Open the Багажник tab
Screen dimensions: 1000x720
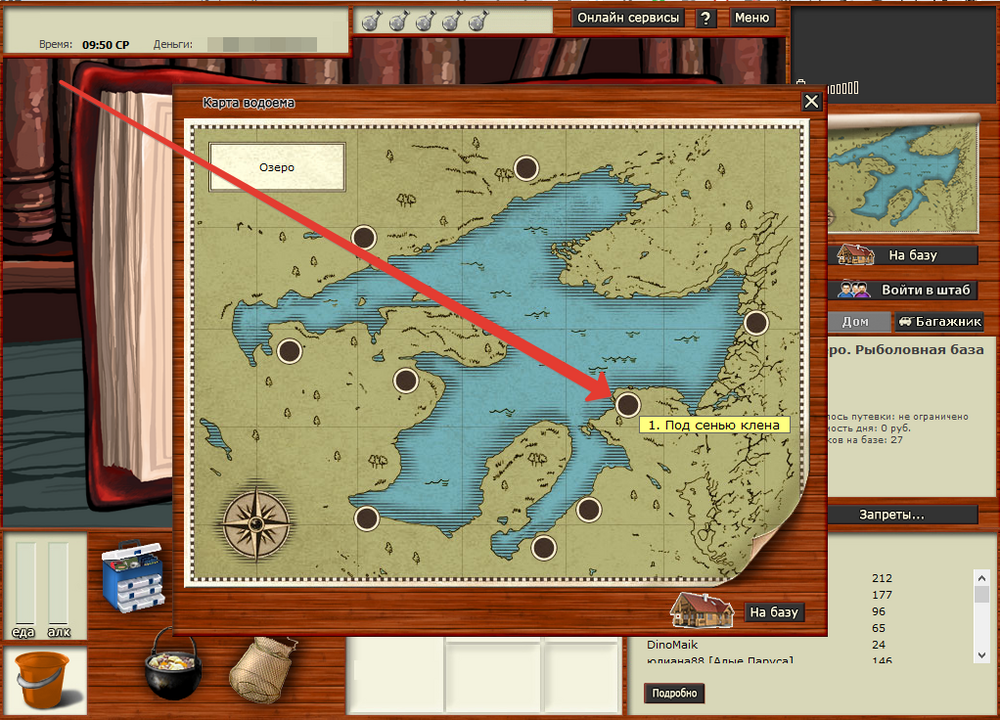point(939,322)
